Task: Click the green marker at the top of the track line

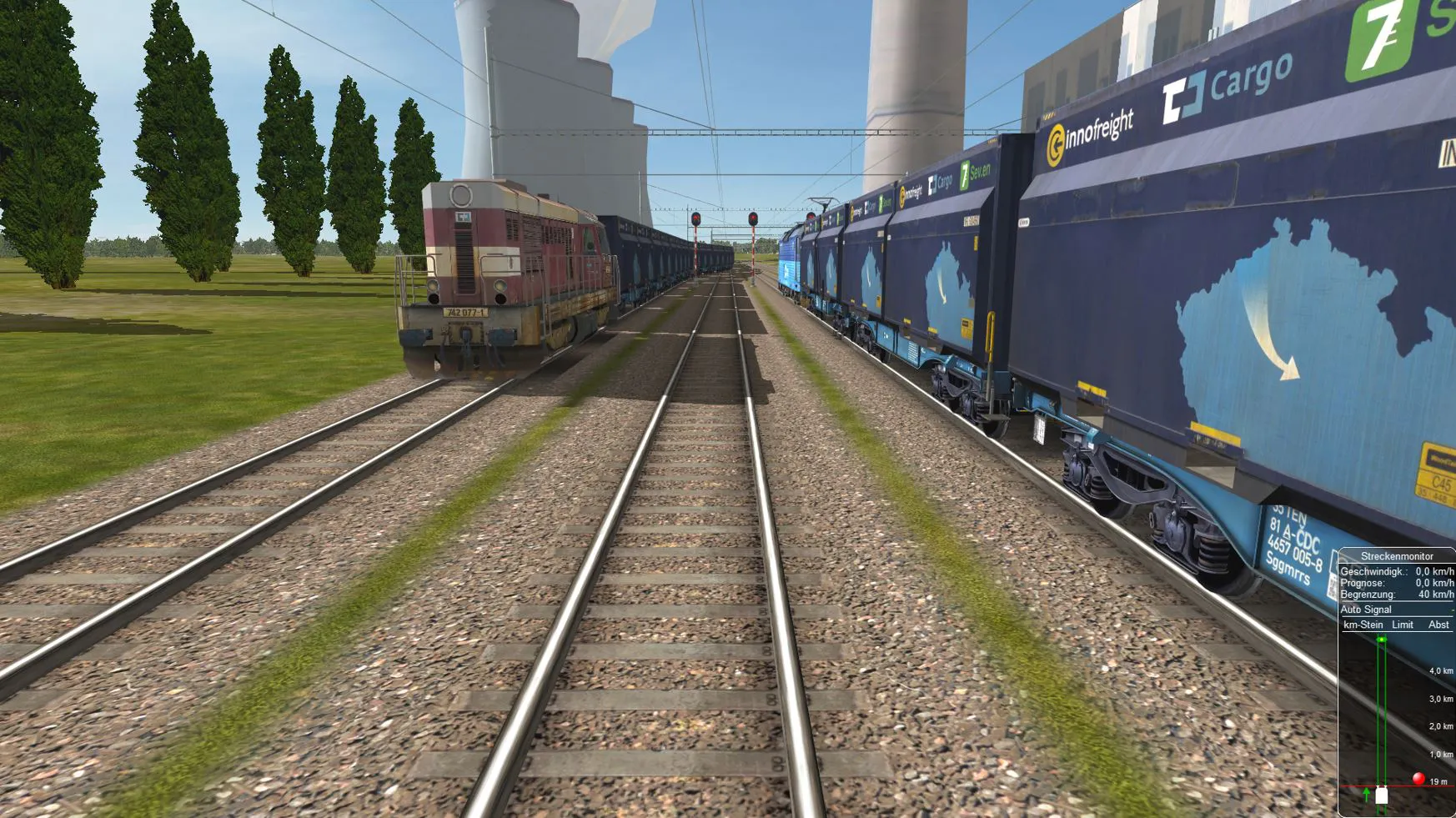Action: (1382, 640)
